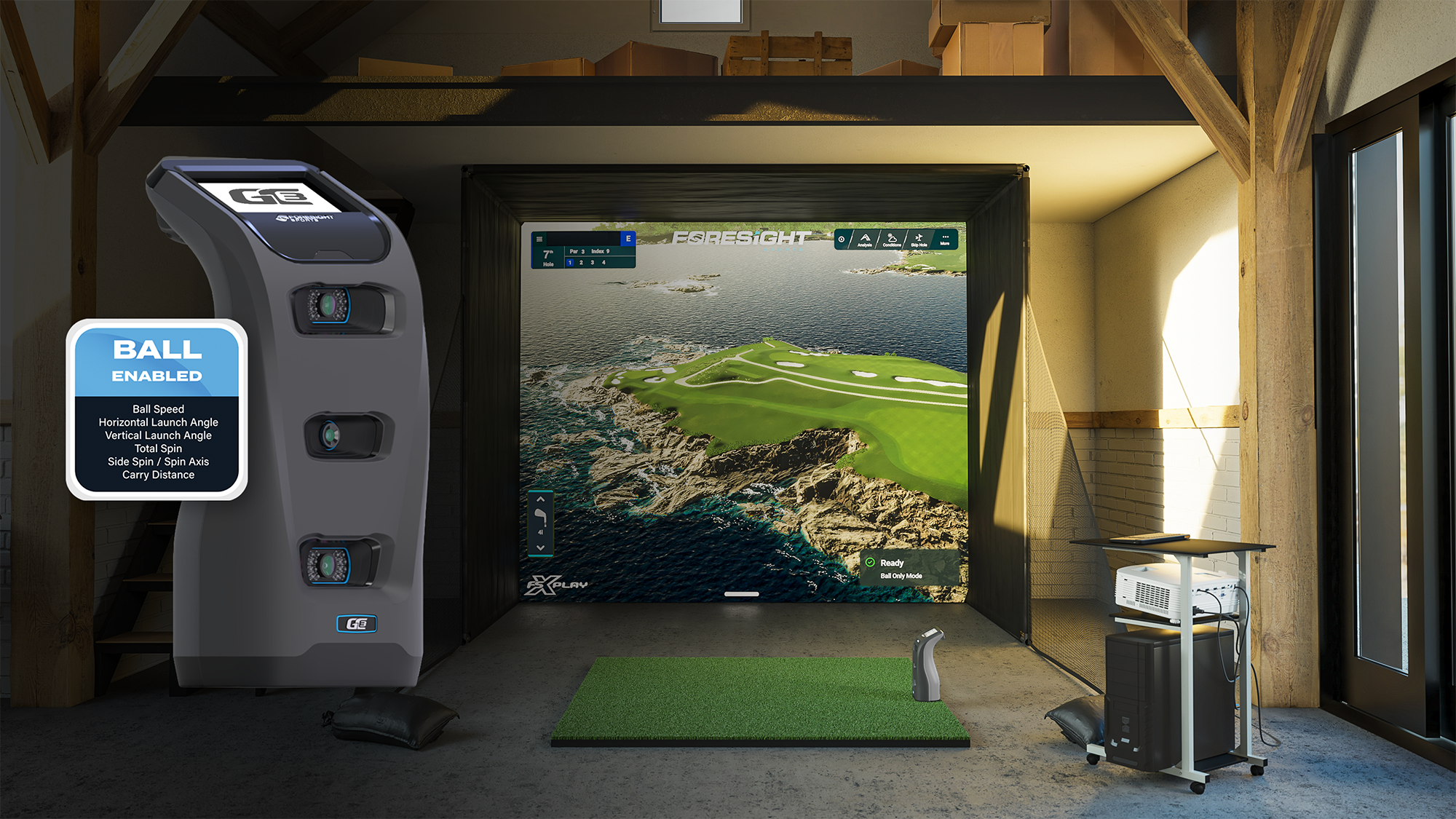
Task: Select shot 3 on the scorecard
Action: [x=592, y=264]
